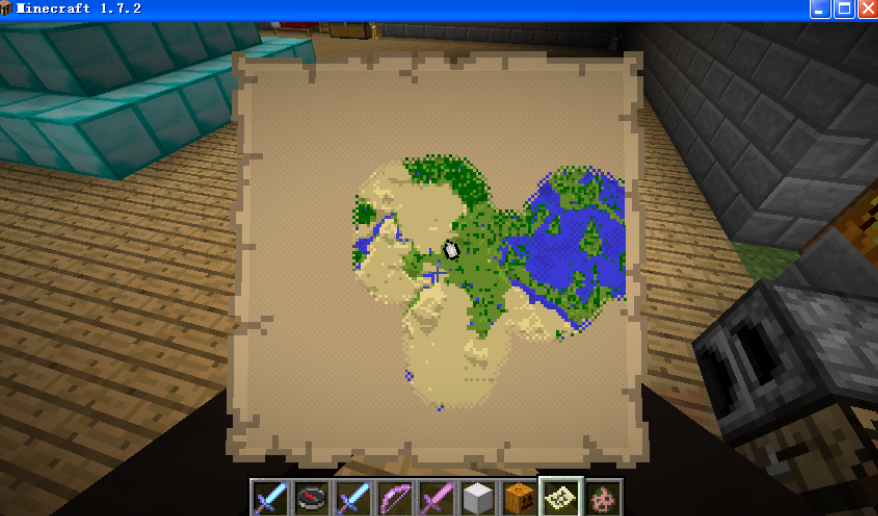Choose the pink spawn egg slot
This screenshot has height=516, width=878.
(603, 497)
